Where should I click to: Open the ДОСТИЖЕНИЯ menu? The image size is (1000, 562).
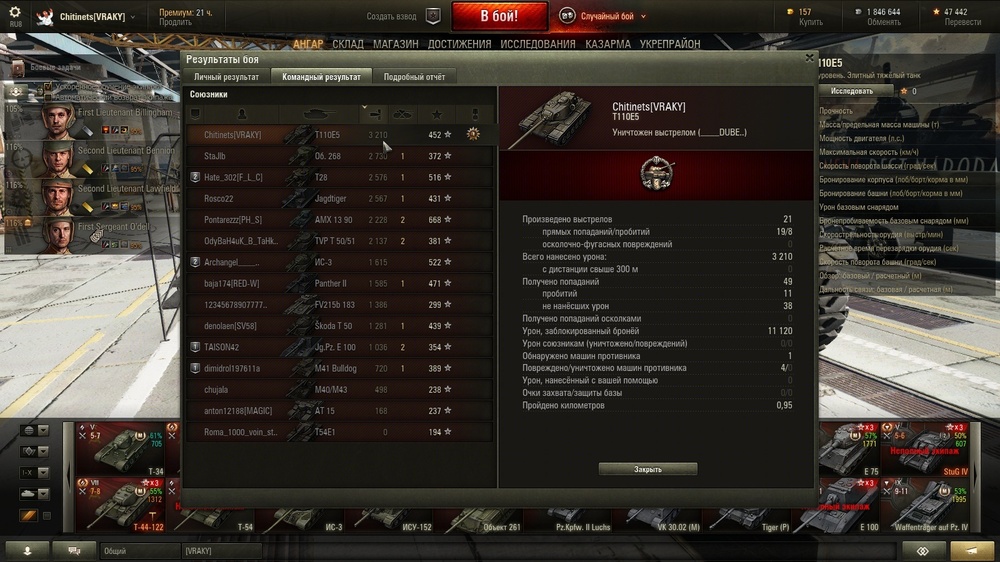tap(459, 44)
